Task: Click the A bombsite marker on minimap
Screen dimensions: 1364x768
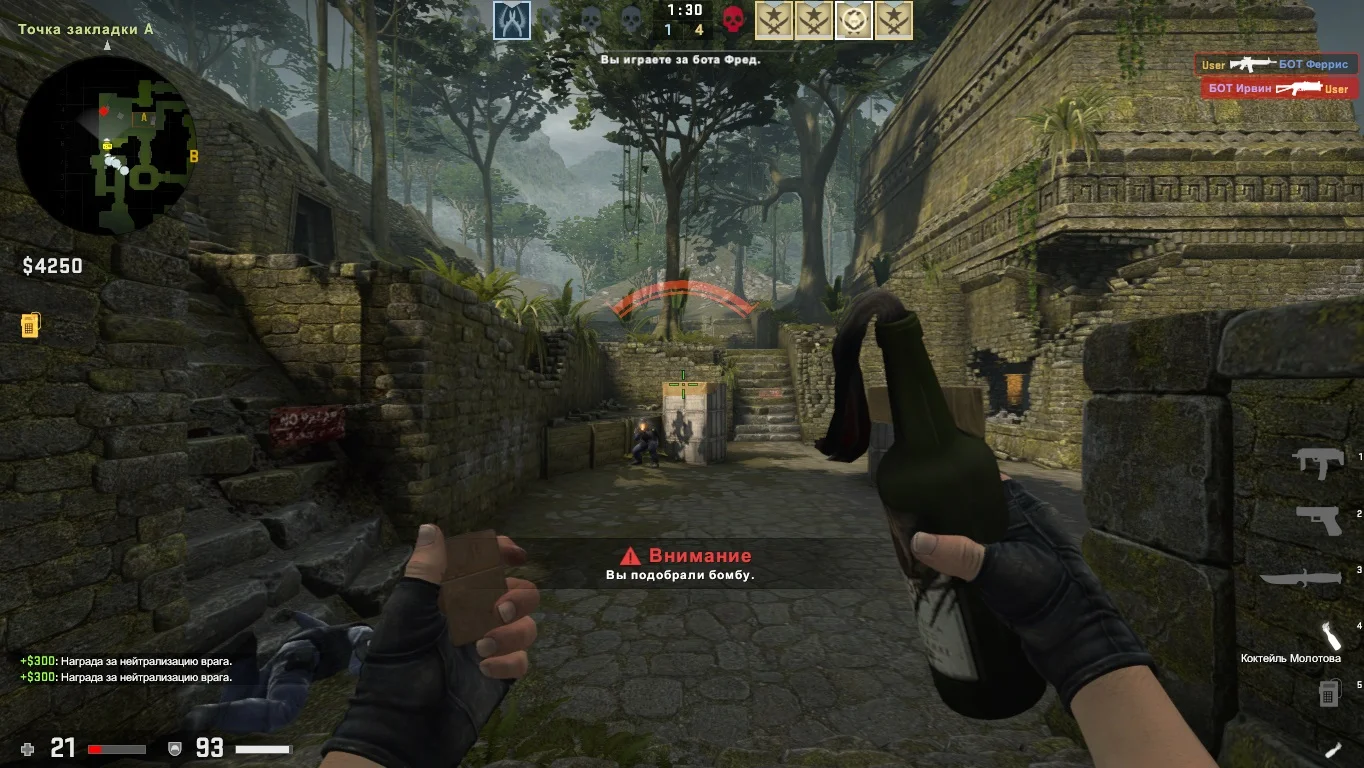Action: pos(144,118)
